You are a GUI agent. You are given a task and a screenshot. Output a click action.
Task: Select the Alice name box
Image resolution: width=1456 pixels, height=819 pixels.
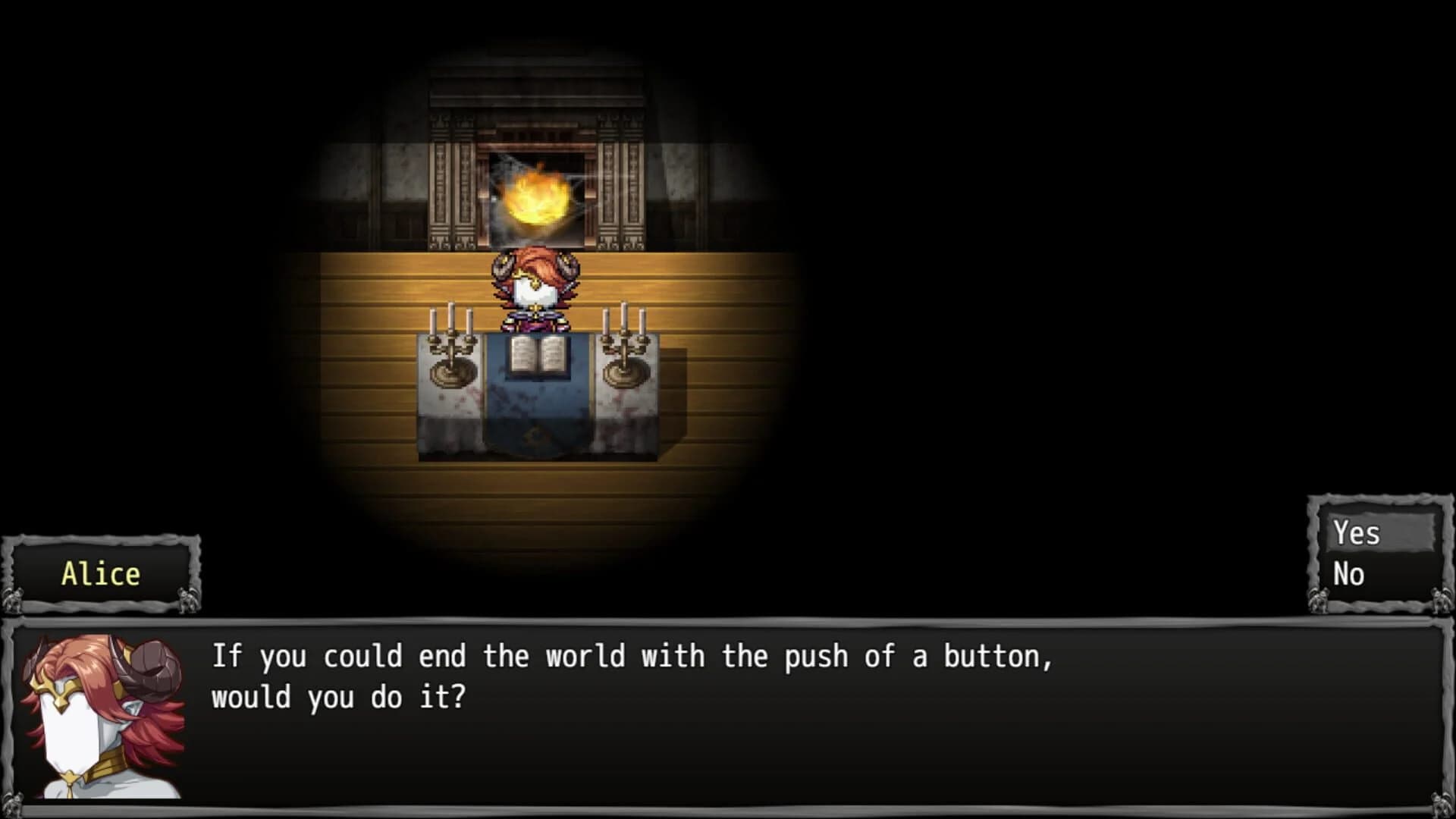102,574
